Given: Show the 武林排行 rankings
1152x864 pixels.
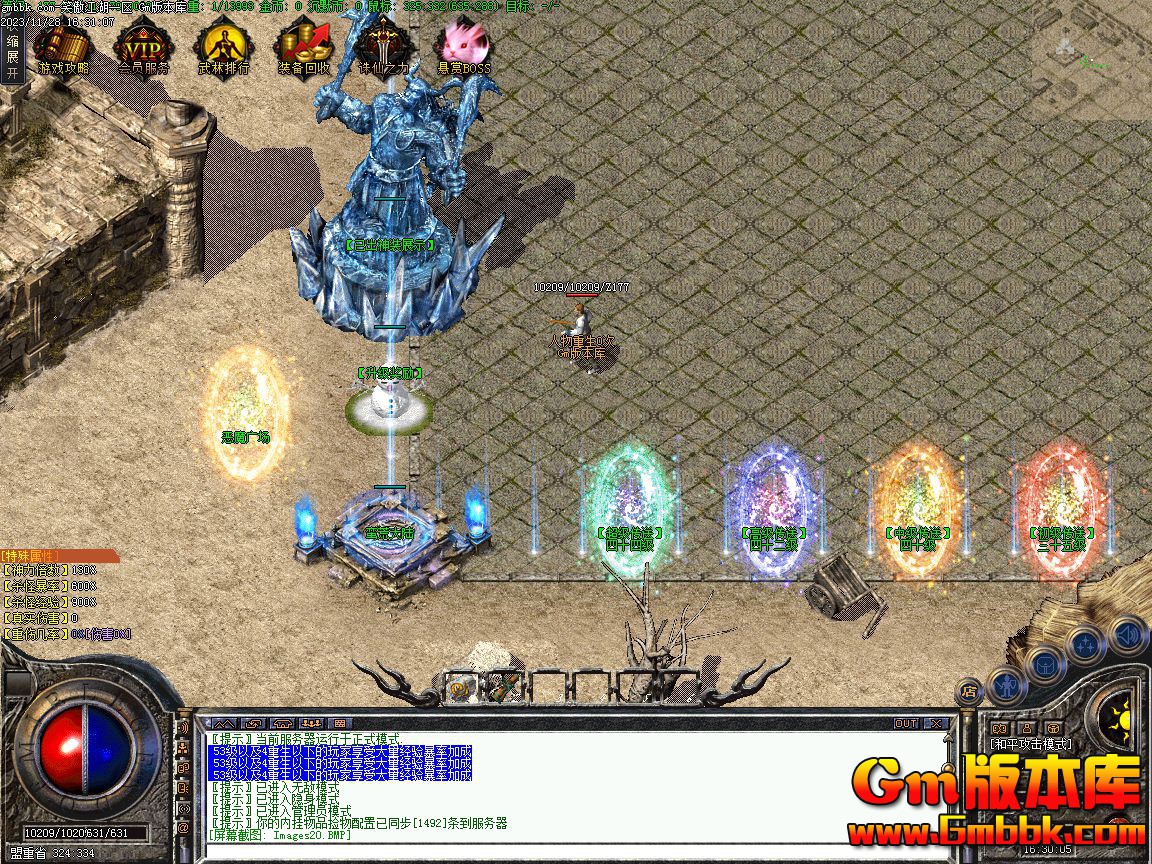Looking at the screenshot, I should click(x=222, y=47).
